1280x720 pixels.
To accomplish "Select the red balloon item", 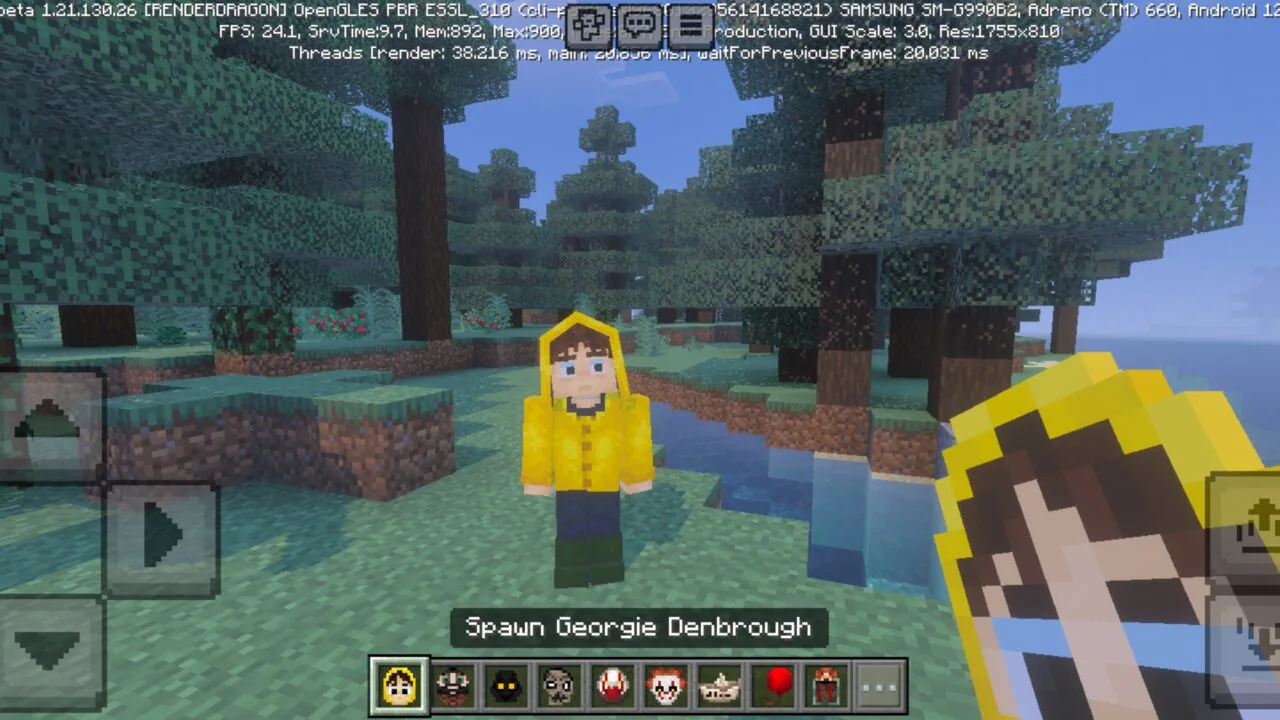I will (x=773, y=684).
